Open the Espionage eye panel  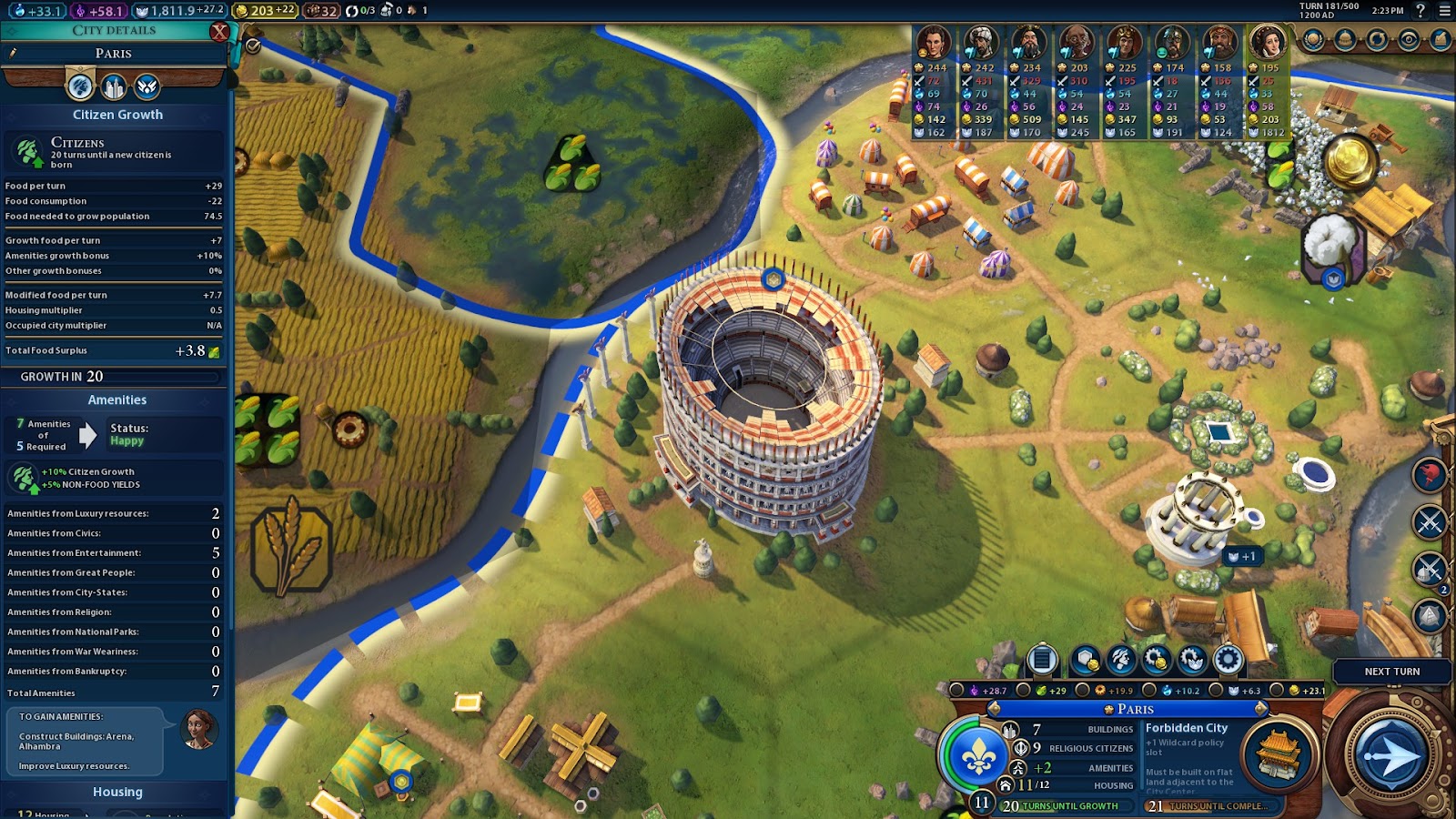1409,40
